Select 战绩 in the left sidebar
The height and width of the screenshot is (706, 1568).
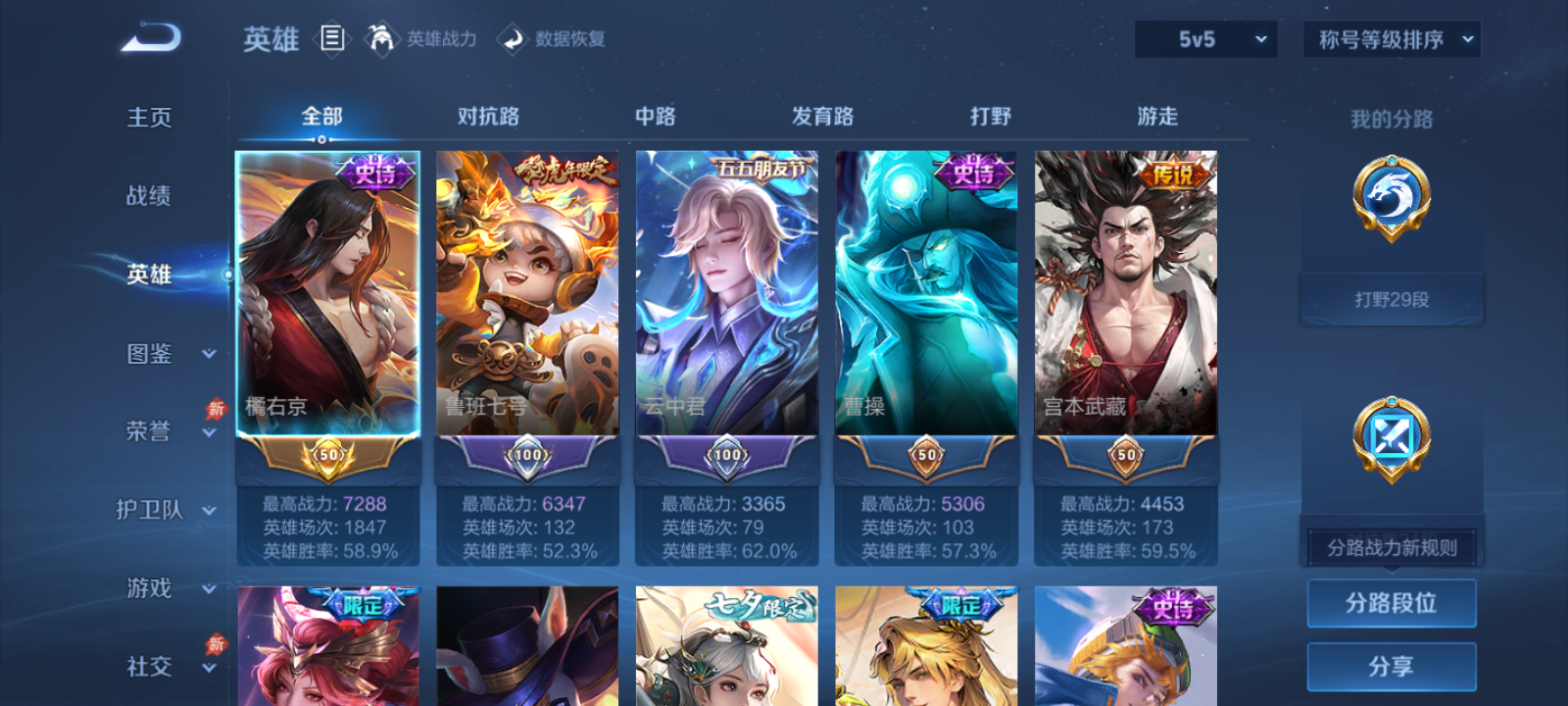click(147, 196)
